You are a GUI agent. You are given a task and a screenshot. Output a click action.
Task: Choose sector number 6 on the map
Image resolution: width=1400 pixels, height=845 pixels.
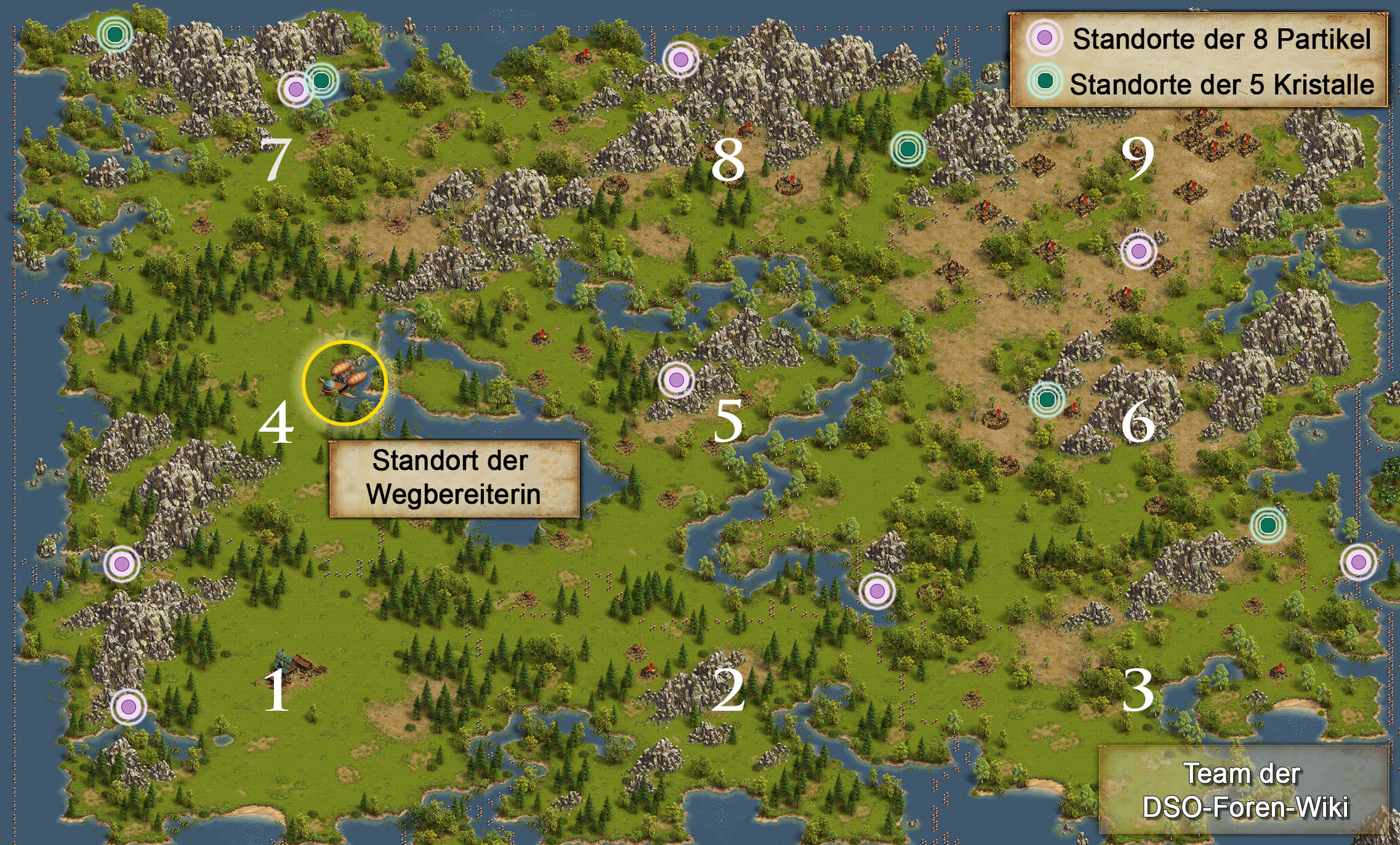coord(1138,422)
